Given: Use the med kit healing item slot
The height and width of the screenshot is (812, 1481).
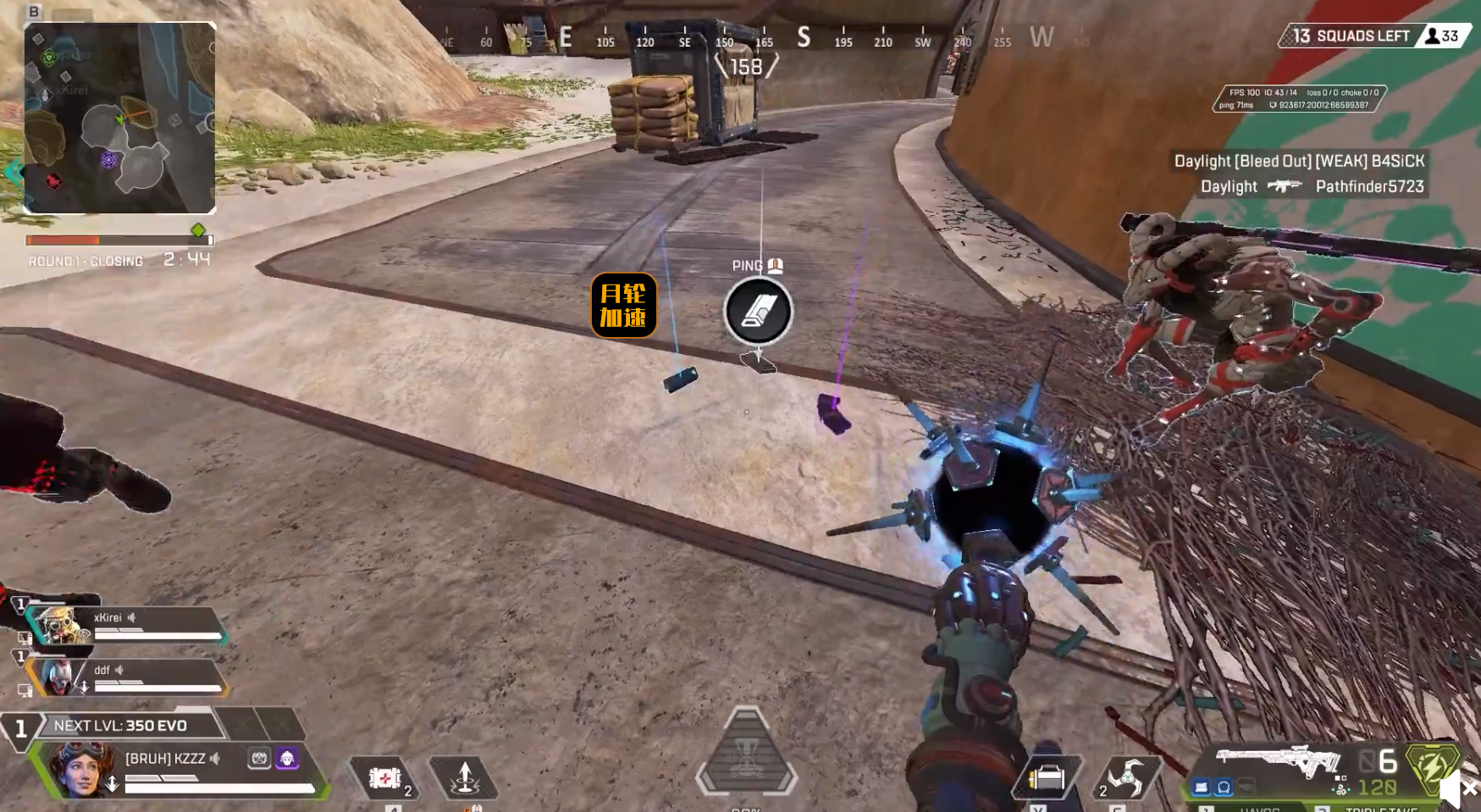Looking at the screenshot, I should click(x=385, y=777).
